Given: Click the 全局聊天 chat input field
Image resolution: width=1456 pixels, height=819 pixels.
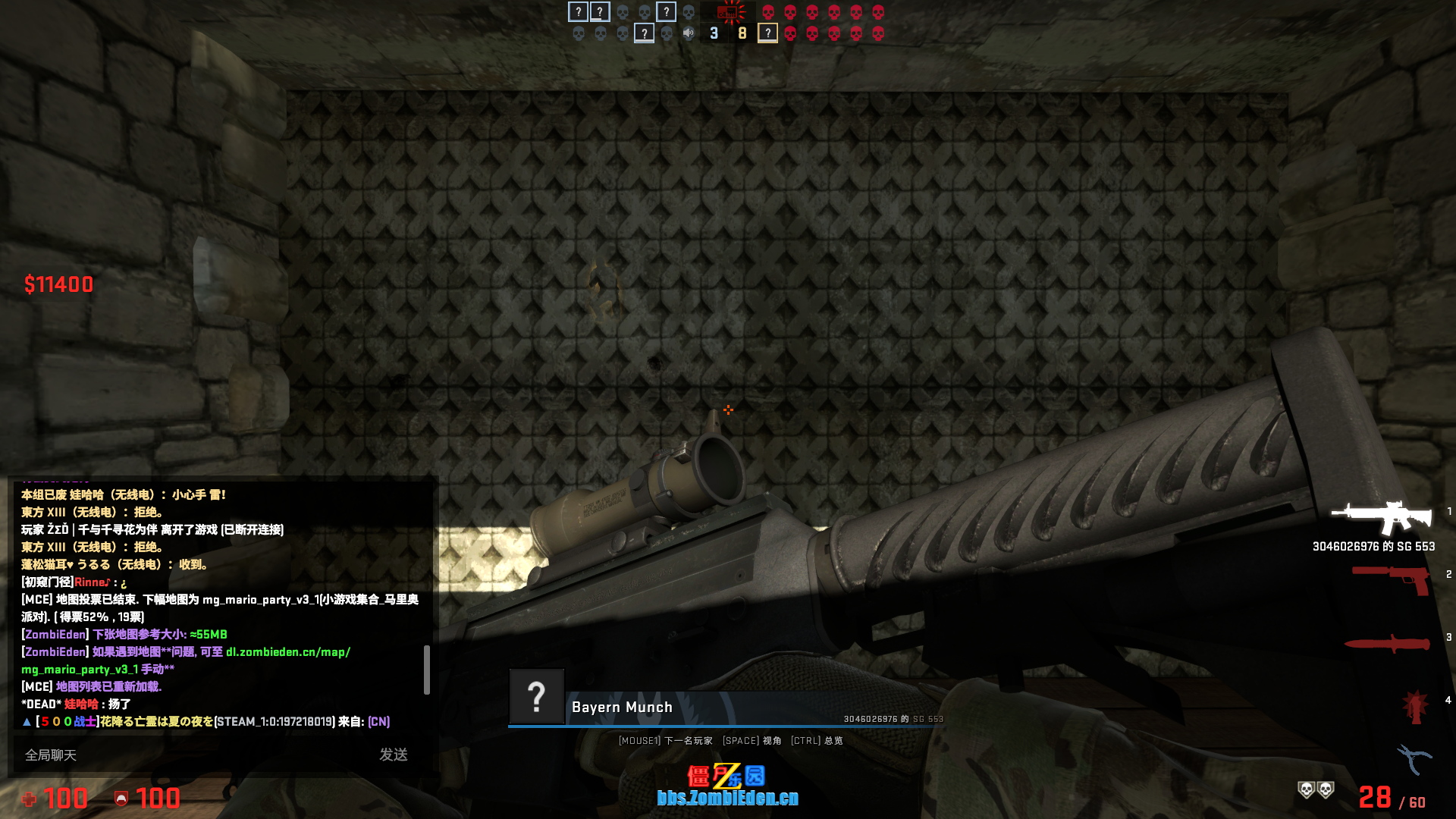Looking at the screenshot, I should pyautogui.click(x=190, y=755).
